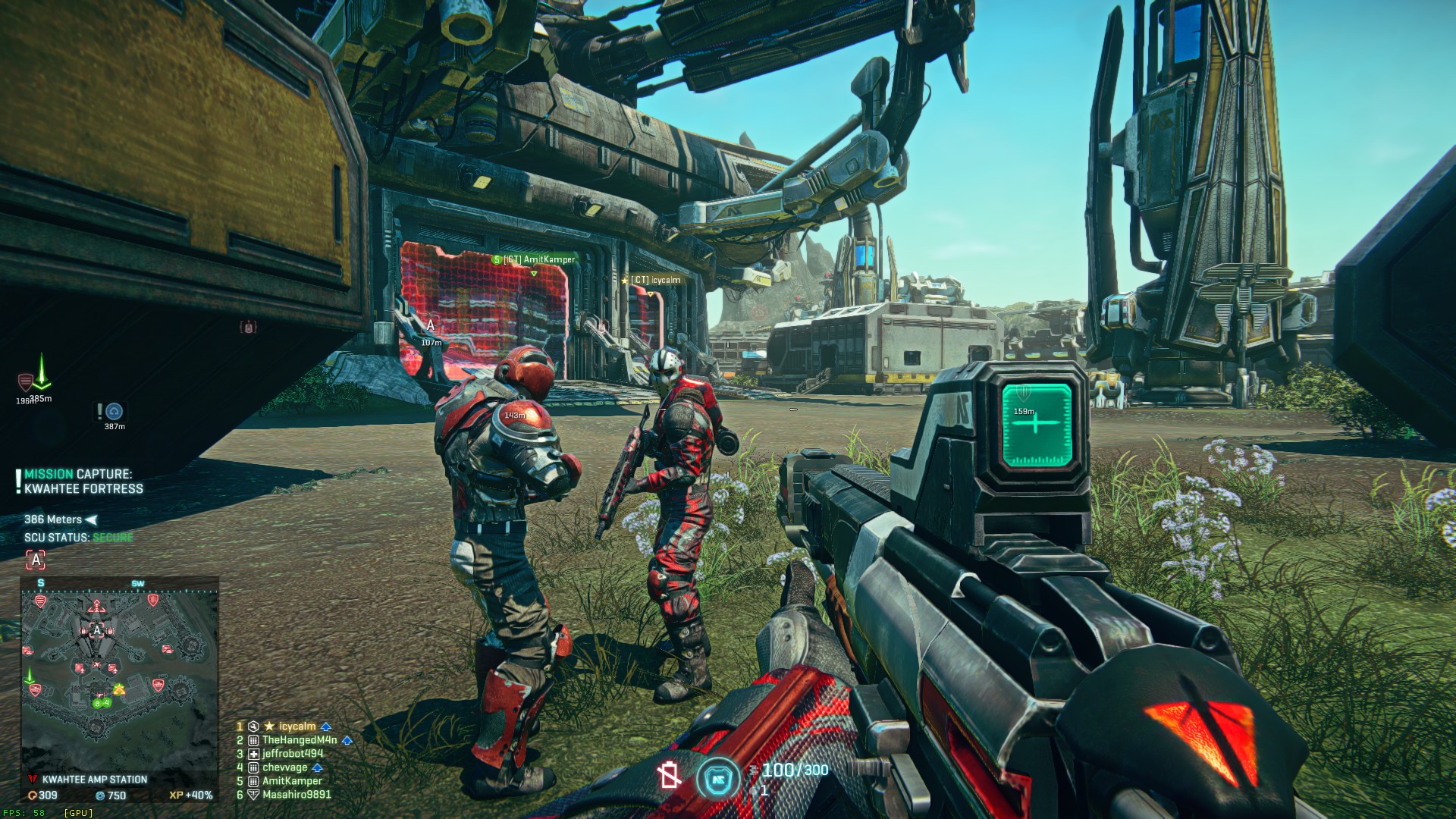This screenshot has width=1456, height=819.
Task: Select TheHangedM4n in the squad list
Action: 300,740
